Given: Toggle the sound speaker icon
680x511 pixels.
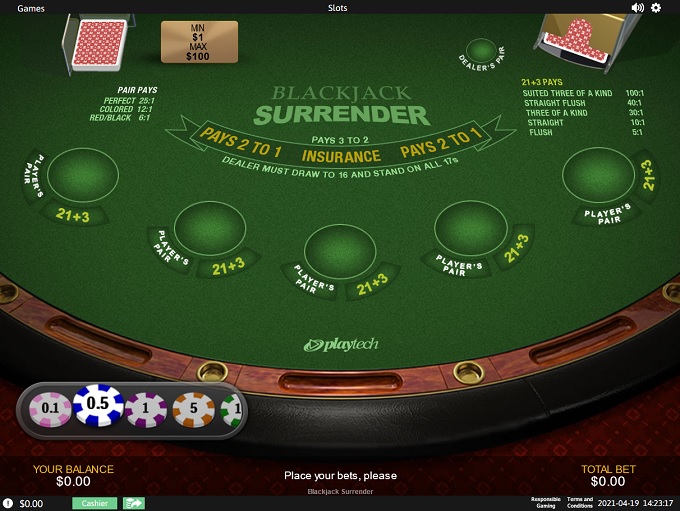Looking at the screenshot, I should tap(637, 7).
